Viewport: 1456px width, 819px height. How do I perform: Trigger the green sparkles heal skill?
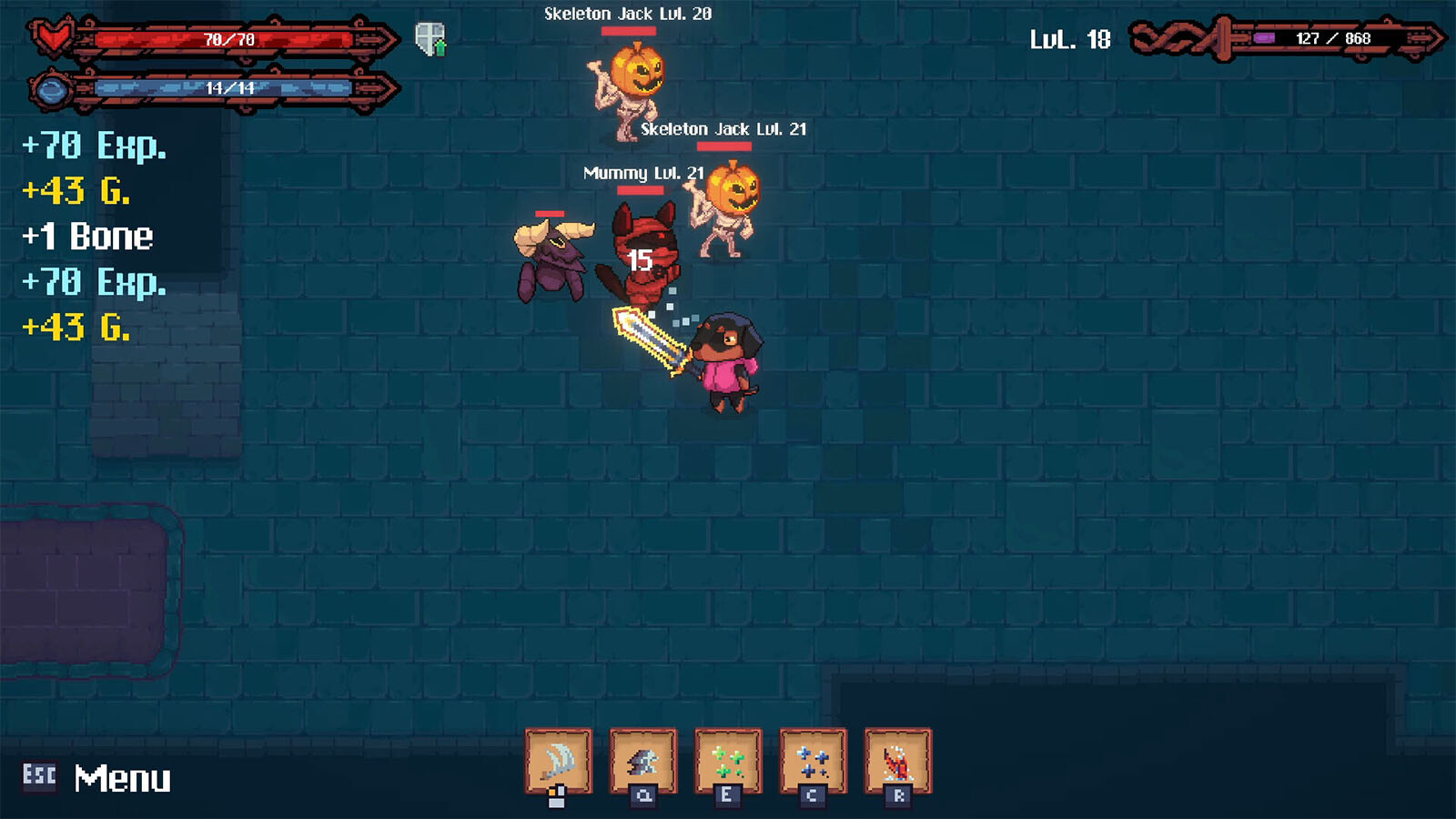coord(728,761)
